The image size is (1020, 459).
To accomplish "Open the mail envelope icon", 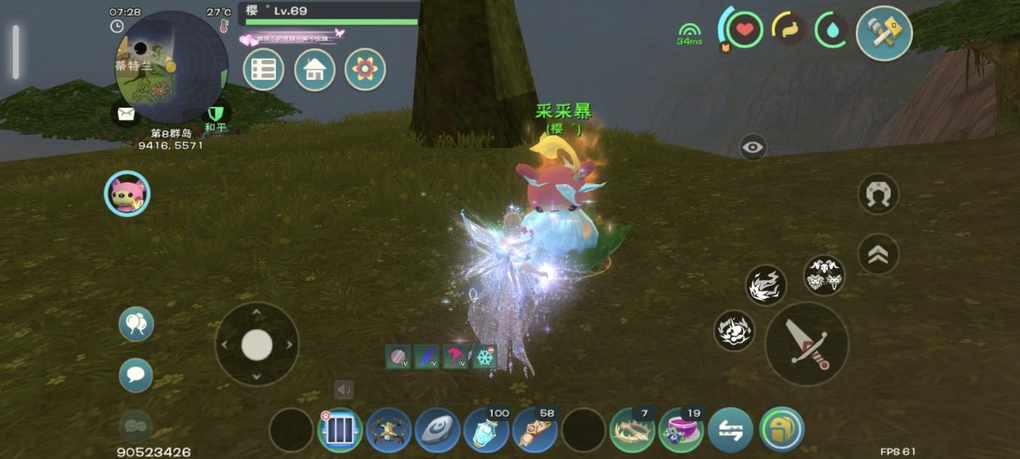I will pyautogui.click(x=125, y=113).
